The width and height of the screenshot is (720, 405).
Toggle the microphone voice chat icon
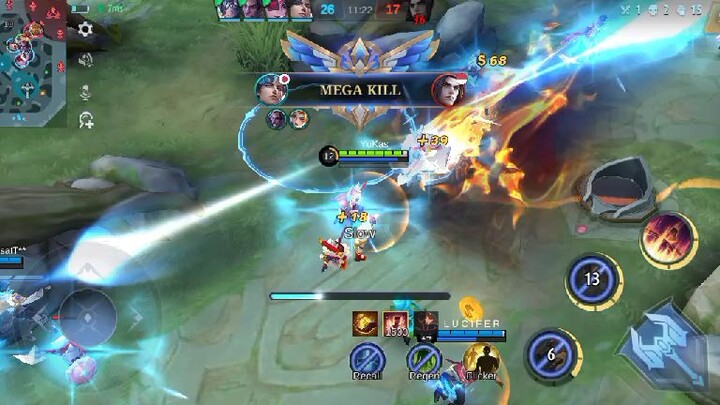pos(86,91)
